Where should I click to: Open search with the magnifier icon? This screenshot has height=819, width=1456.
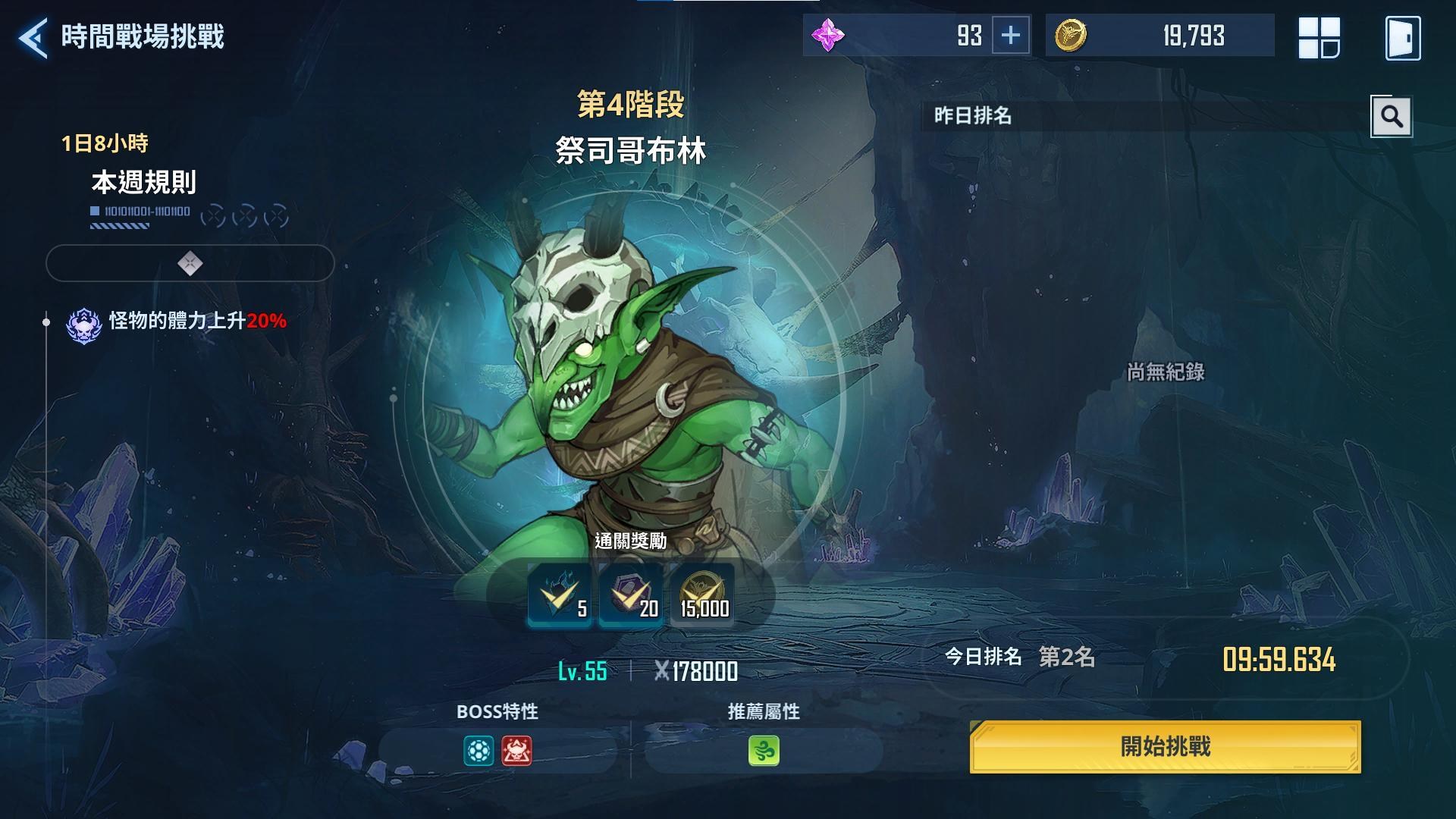[1392, 115]
